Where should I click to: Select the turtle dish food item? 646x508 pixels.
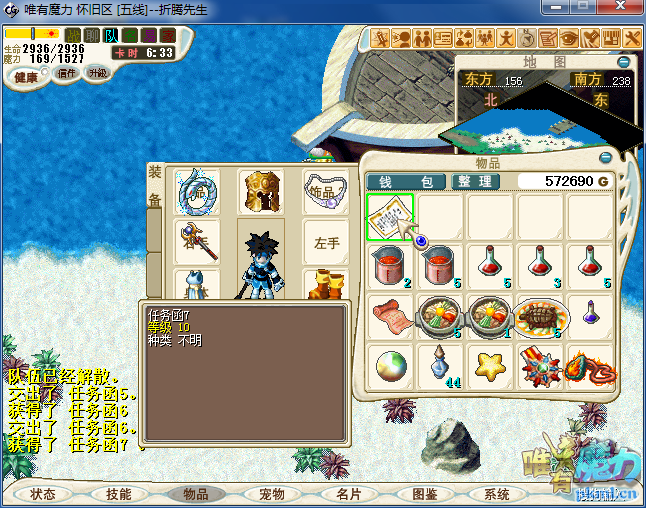pos(541,317)
